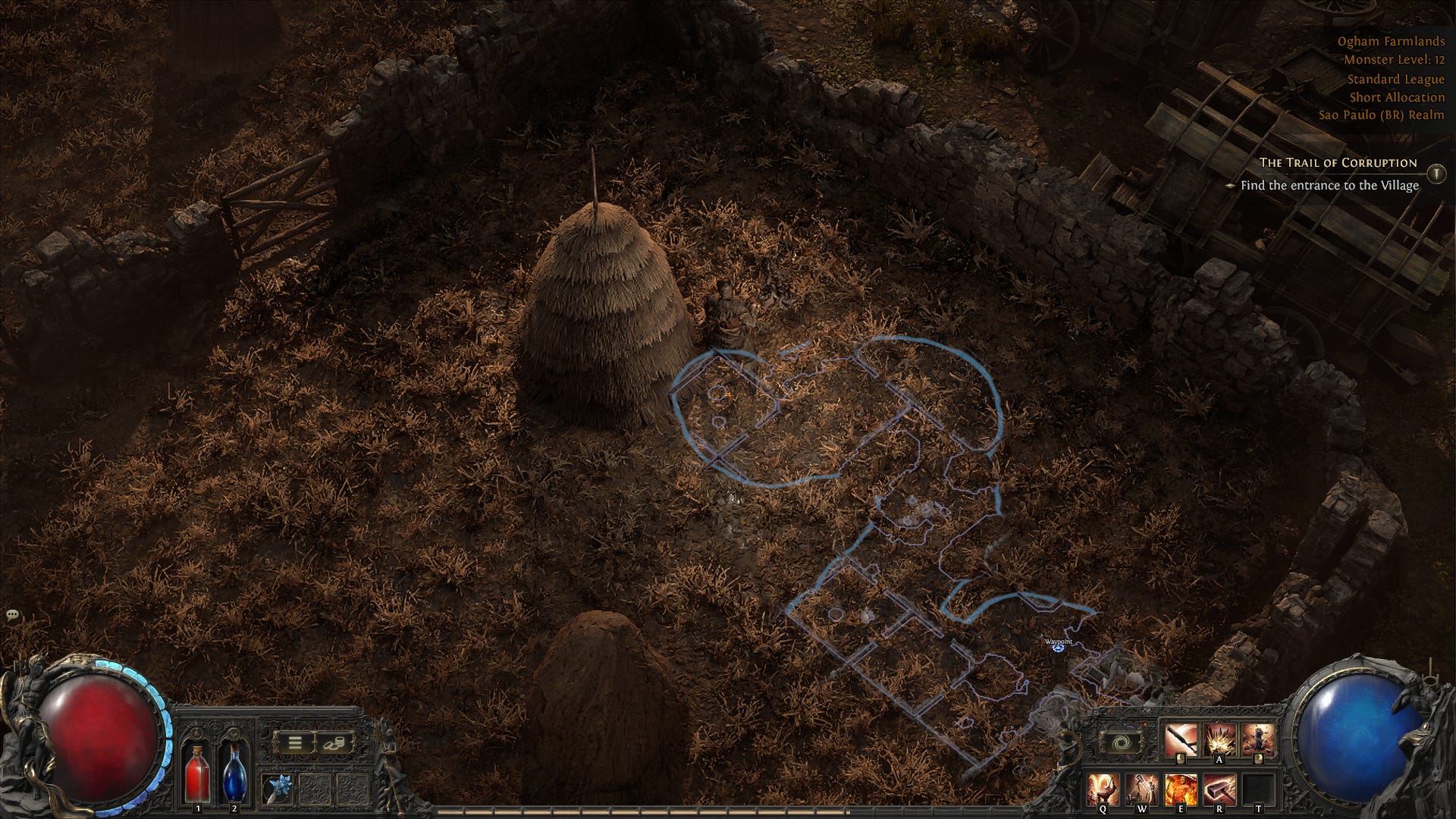Open the chat speech bubble icon

coord(12,614)
